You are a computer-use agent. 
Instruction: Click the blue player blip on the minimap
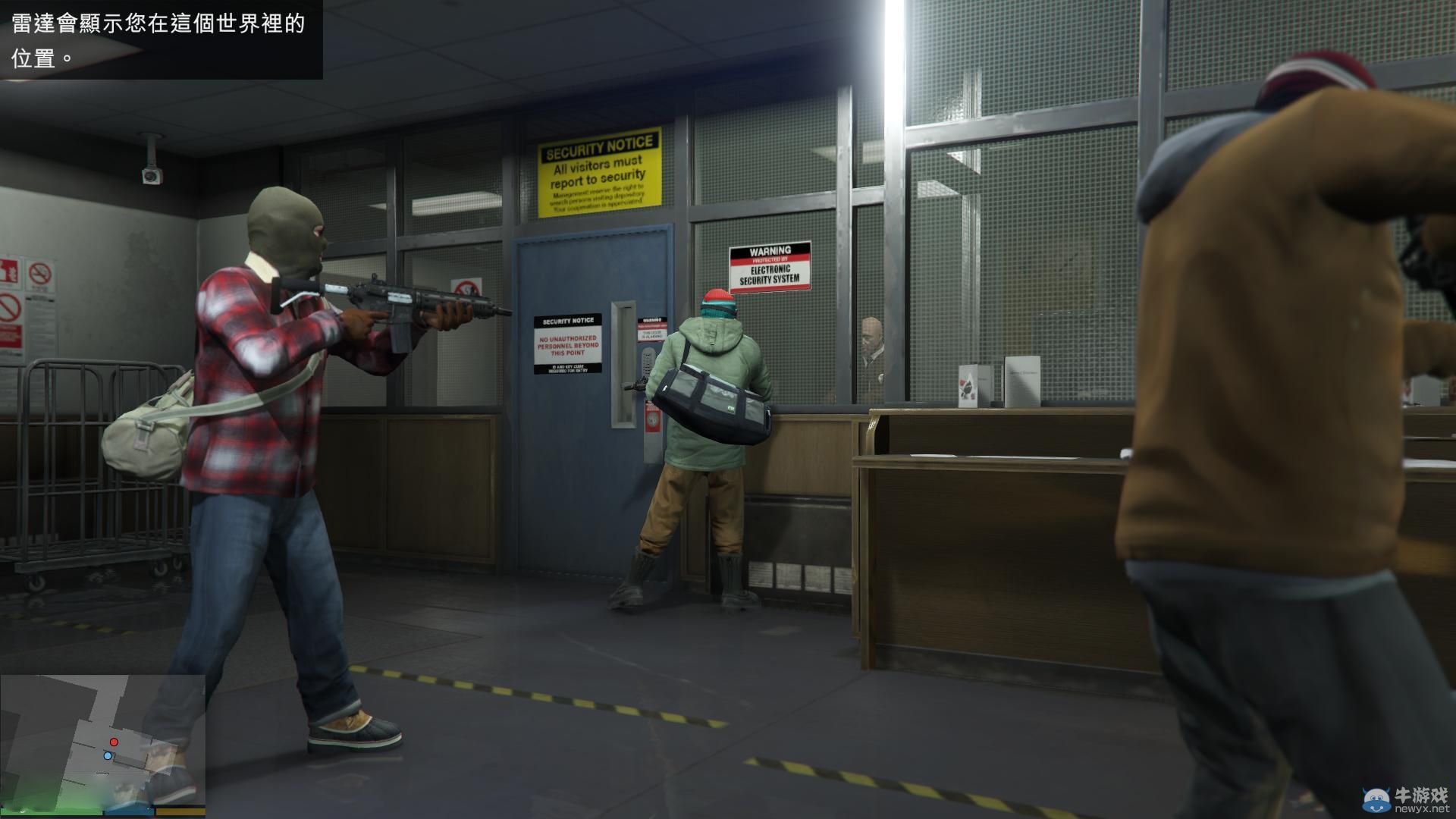[108, 755]
